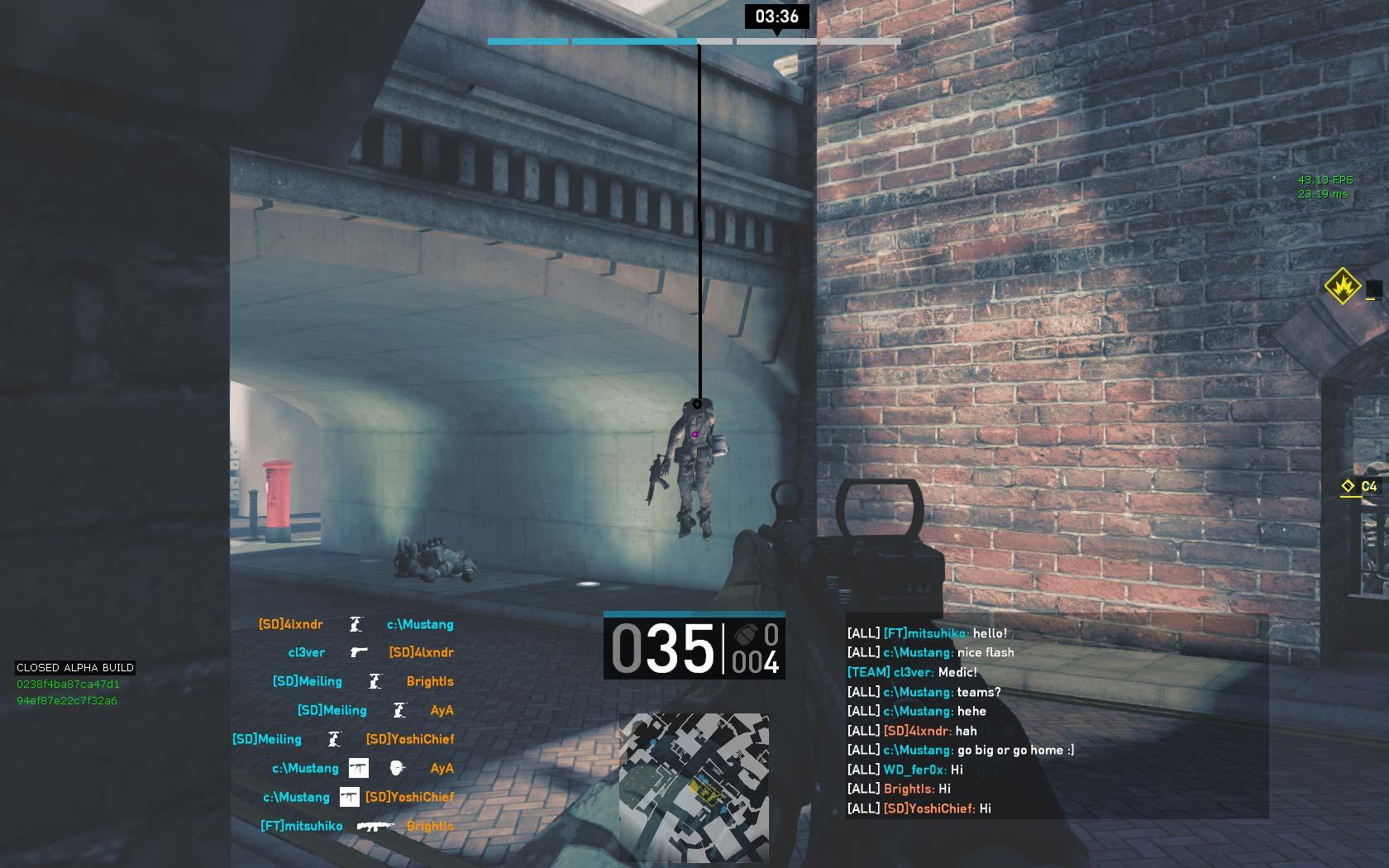Select cl3ver's "Medic!" team chat line
This screenshot has width=1389, height=868.
pyautogui.click(x=912, y=672)
